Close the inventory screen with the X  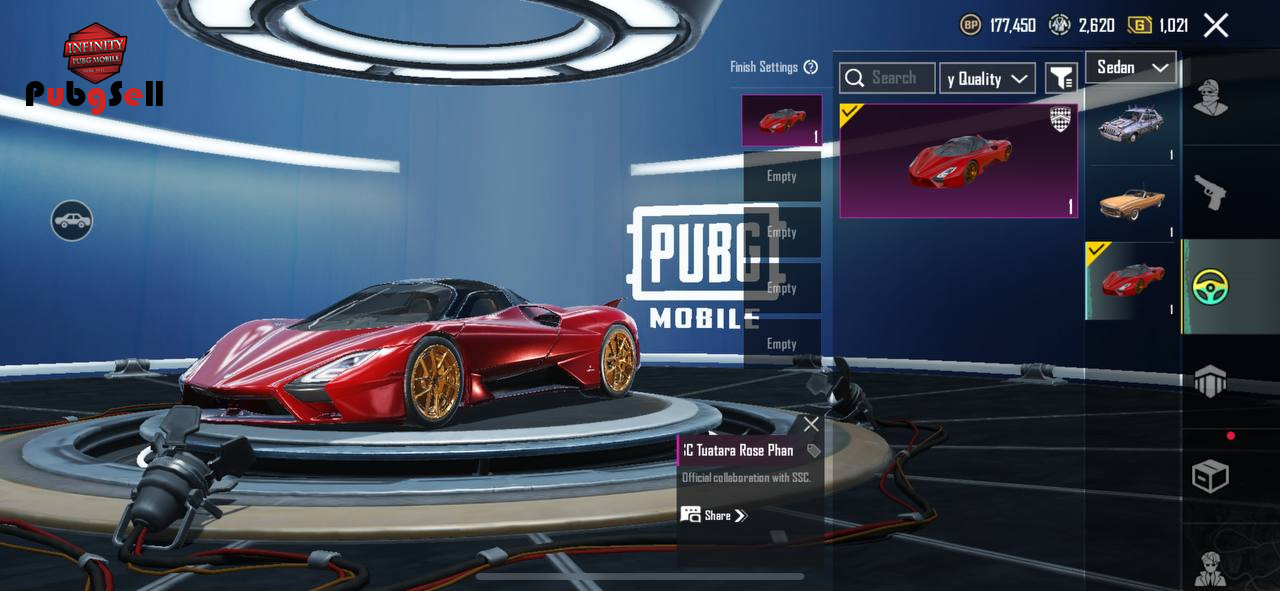click(x=1215, y=25)
